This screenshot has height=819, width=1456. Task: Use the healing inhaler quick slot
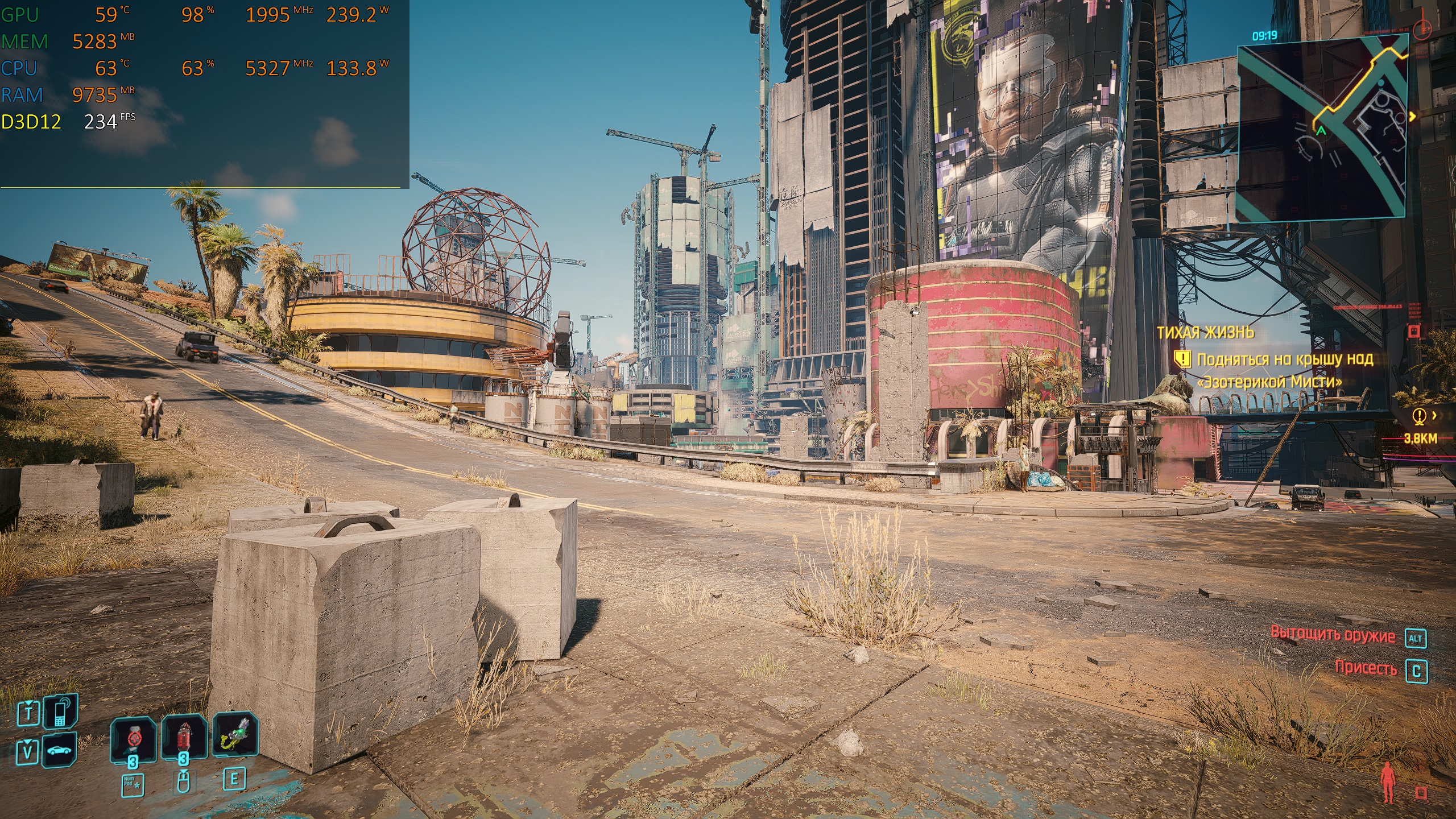click(133, 738)
